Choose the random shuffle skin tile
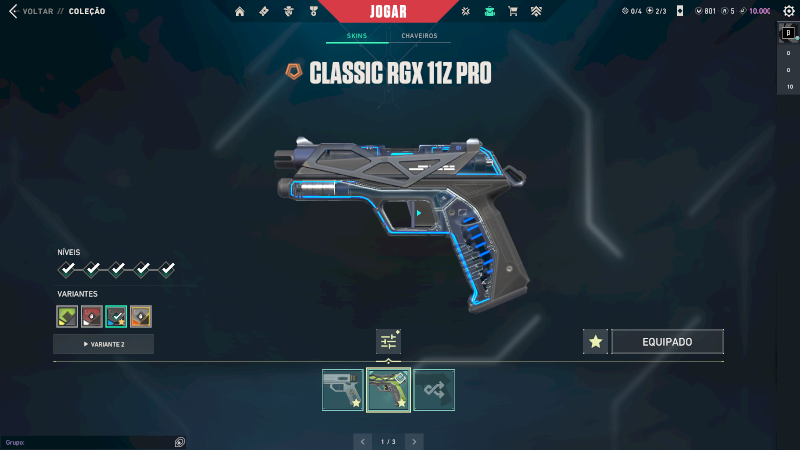 [x=434, y=390]
